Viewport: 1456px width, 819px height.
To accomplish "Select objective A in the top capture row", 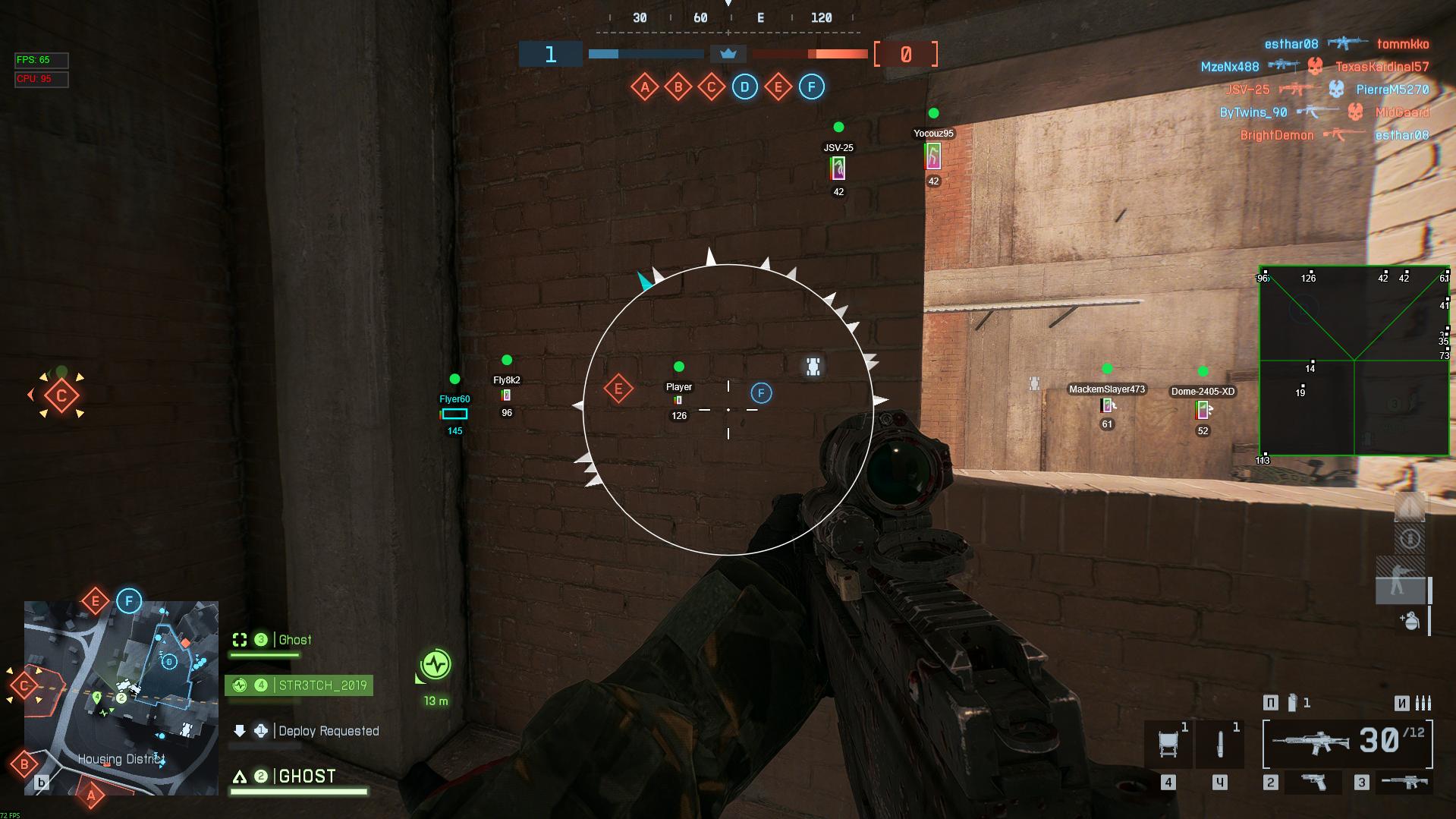I will click(x=644, y=87).
